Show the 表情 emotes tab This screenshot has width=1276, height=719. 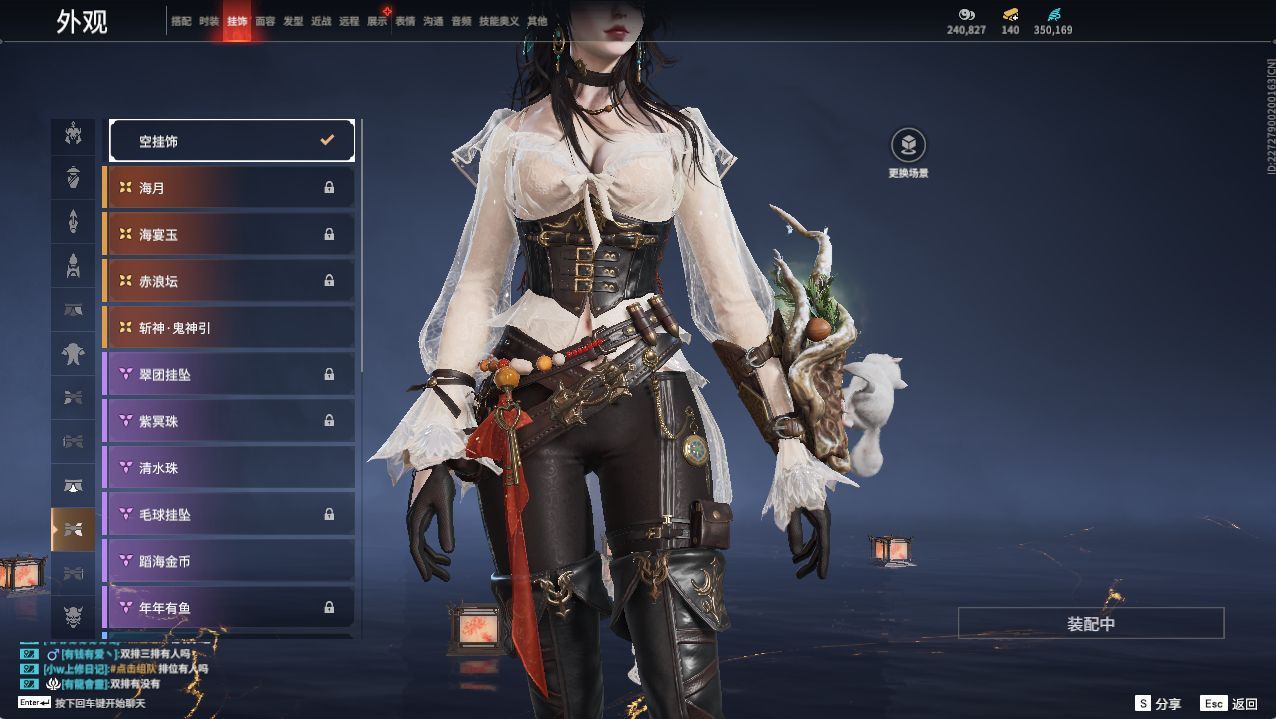coord(405,21)
